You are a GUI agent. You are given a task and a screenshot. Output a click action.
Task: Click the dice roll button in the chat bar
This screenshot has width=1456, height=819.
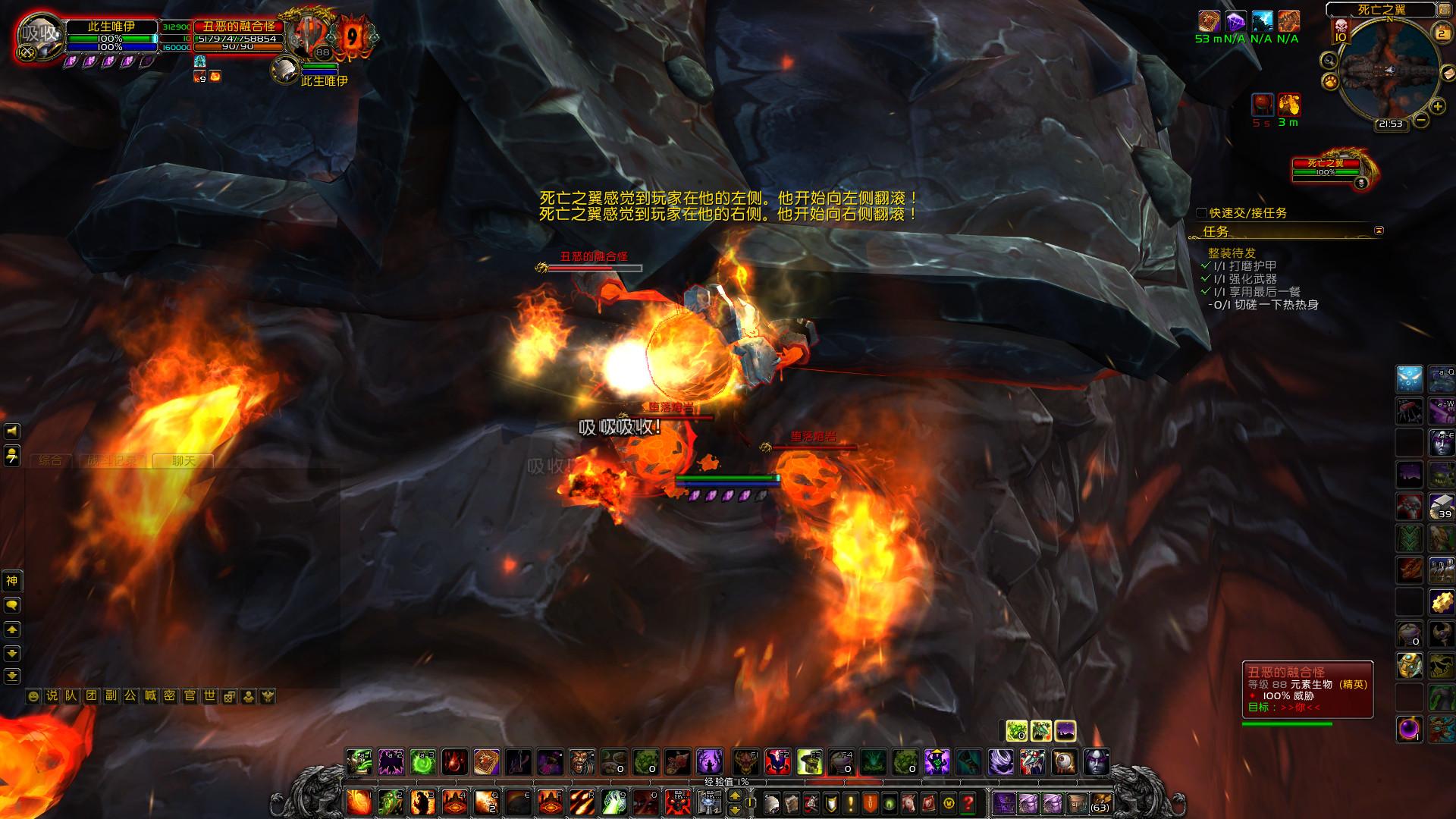click(x=229, y=695)
